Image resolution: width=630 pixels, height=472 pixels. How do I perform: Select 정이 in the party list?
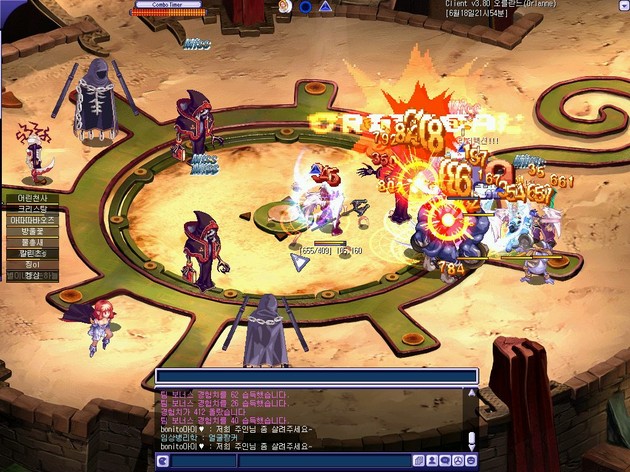point(32,264)
